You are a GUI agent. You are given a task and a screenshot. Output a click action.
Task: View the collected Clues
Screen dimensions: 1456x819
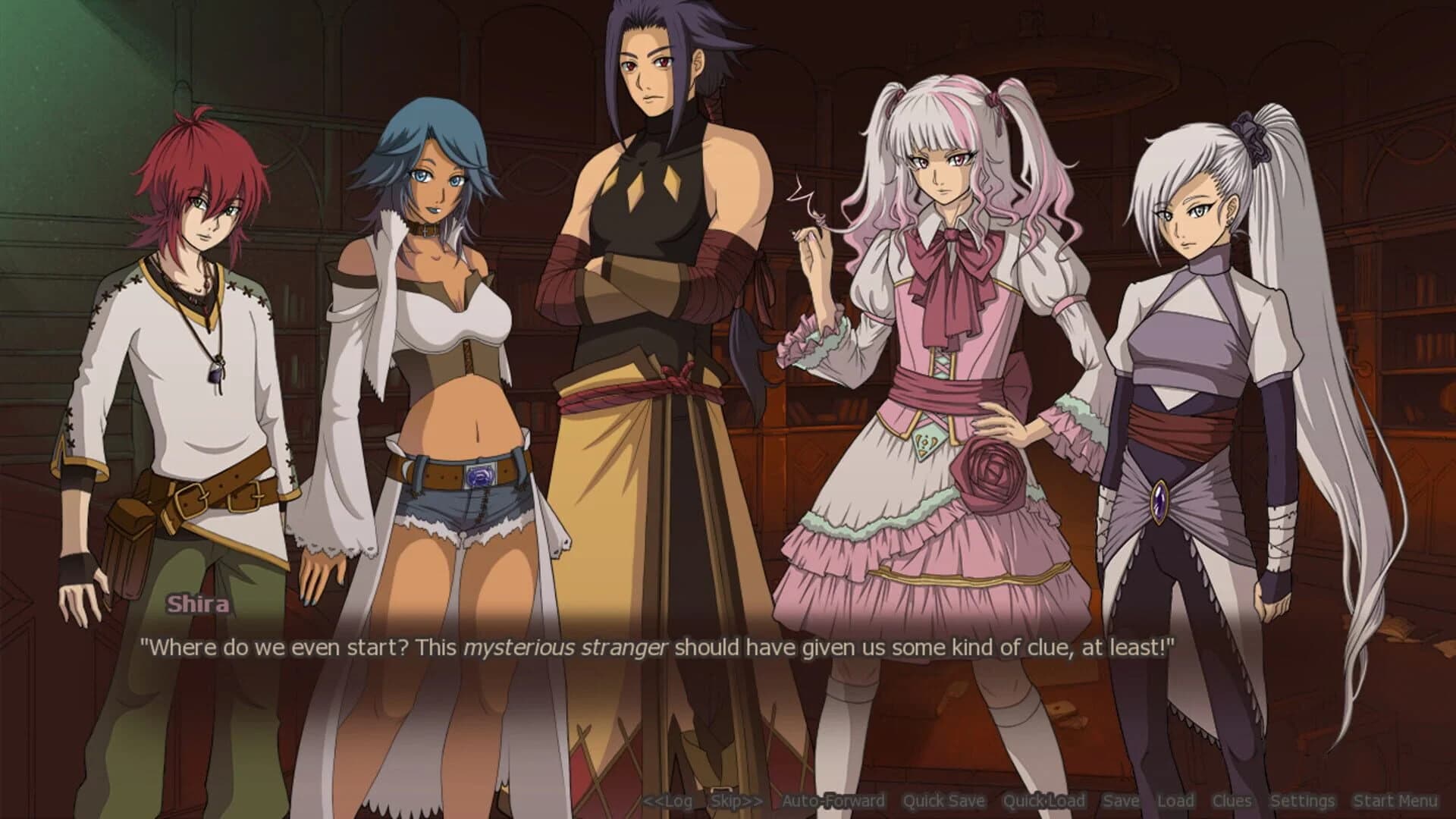point(1232,800)
